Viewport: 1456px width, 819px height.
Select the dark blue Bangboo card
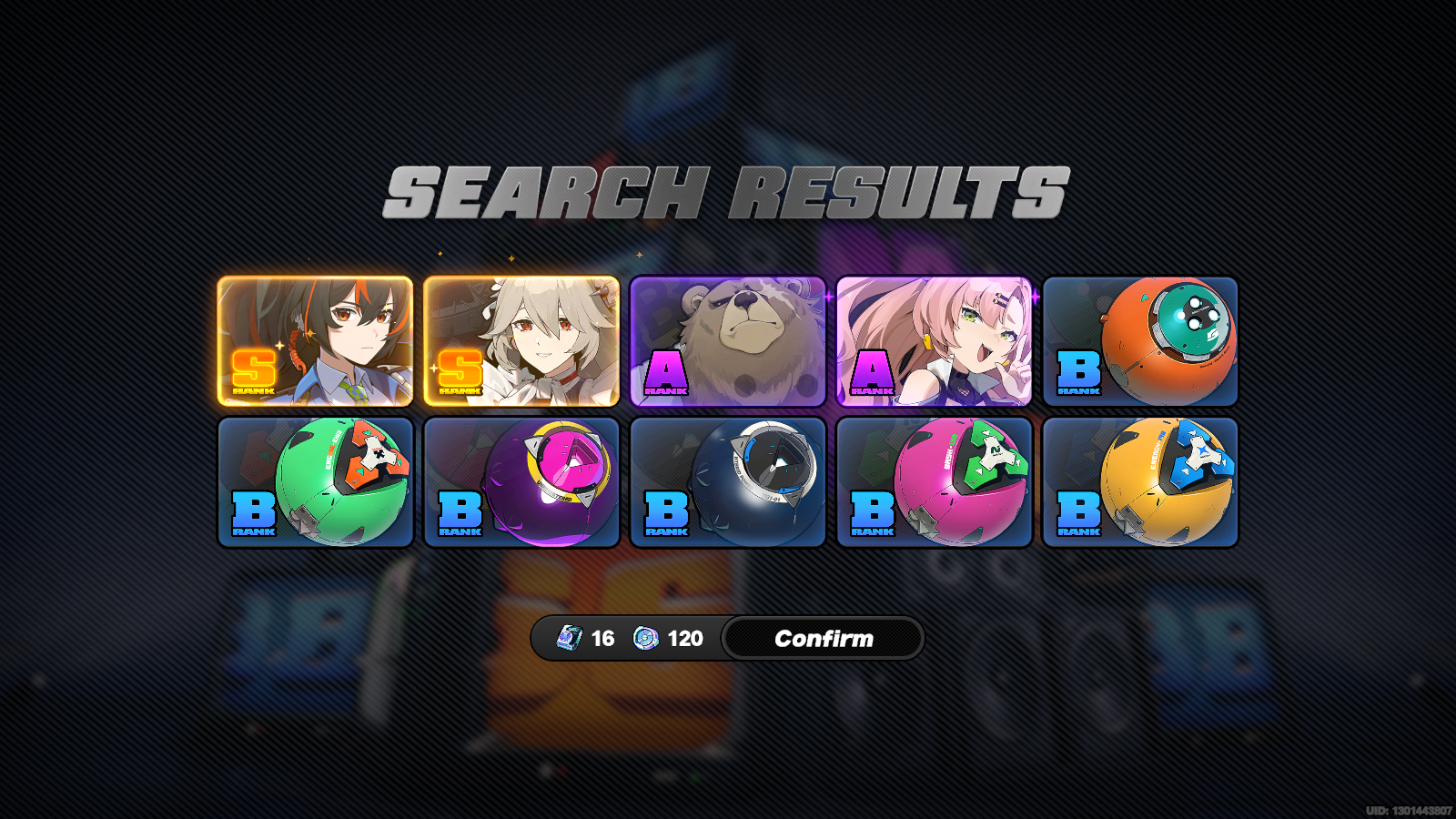(728, 482)
